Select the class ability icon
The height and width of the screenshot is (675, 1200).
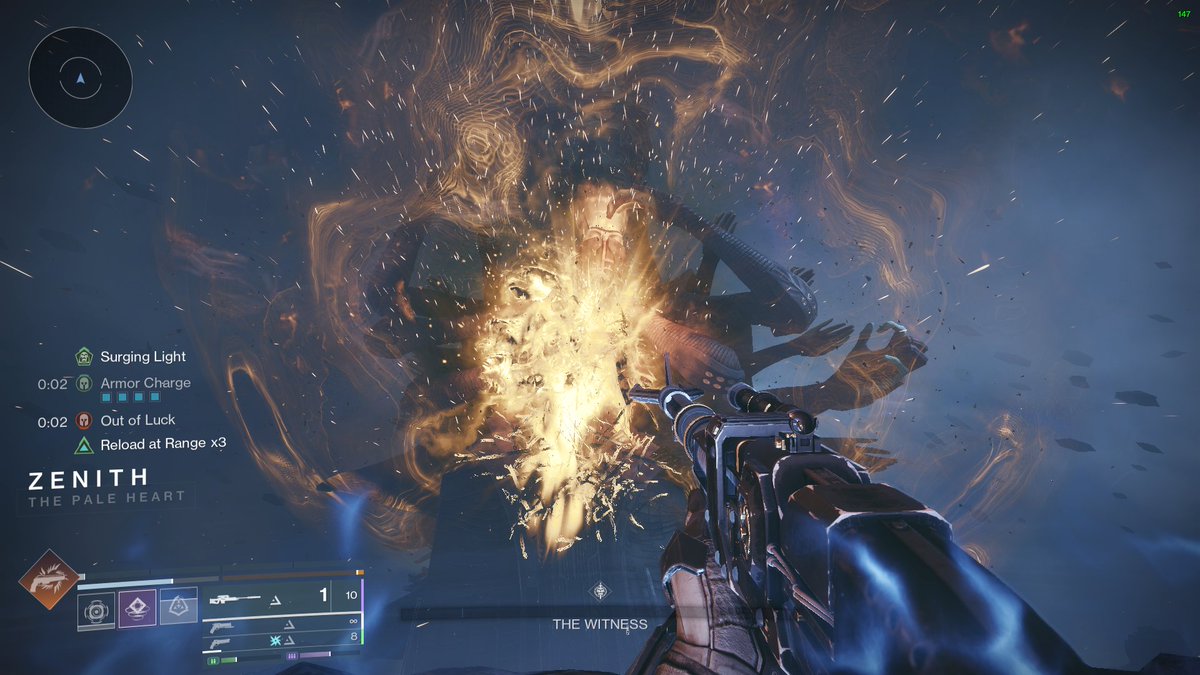pyautogui.click(x=178, y=608)
